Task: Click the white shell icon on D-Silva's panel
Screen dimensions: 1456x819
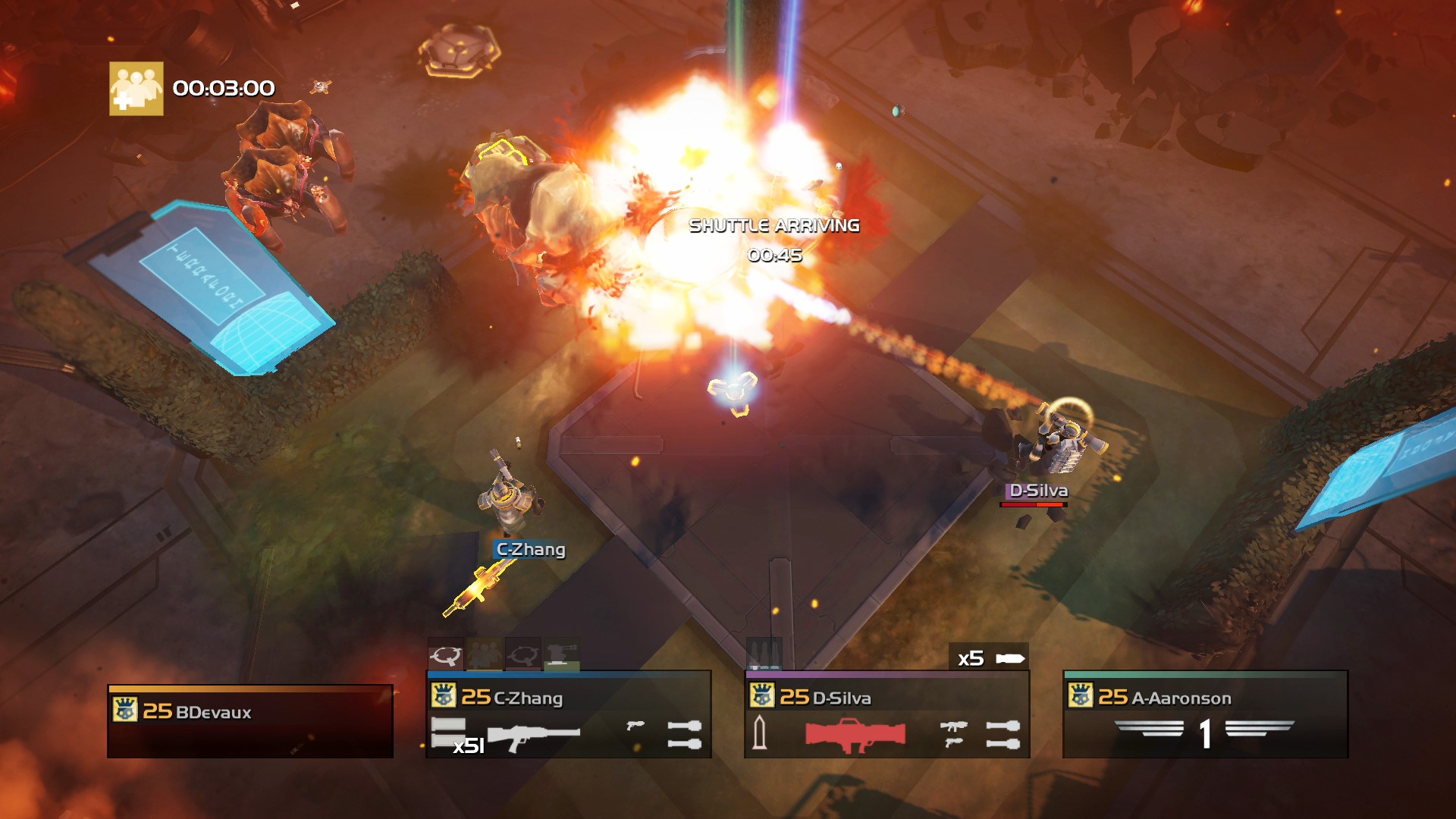Action: (x=761, y=733)
